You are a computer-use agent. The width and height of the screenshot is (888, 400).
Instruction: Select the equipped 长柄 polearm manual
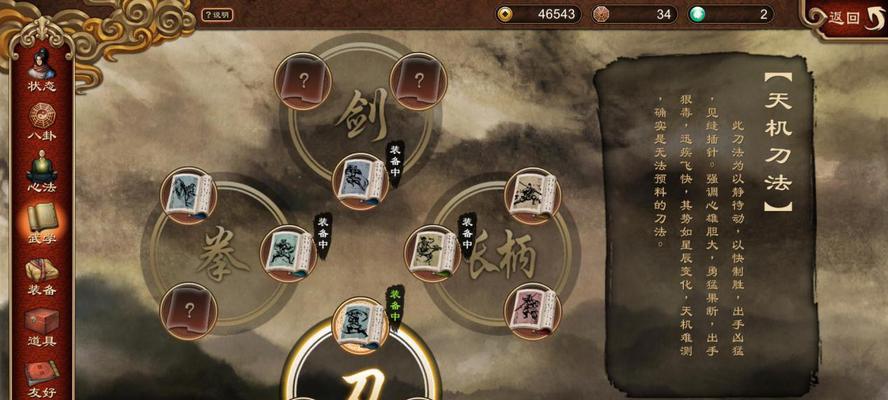pos(432,253)
